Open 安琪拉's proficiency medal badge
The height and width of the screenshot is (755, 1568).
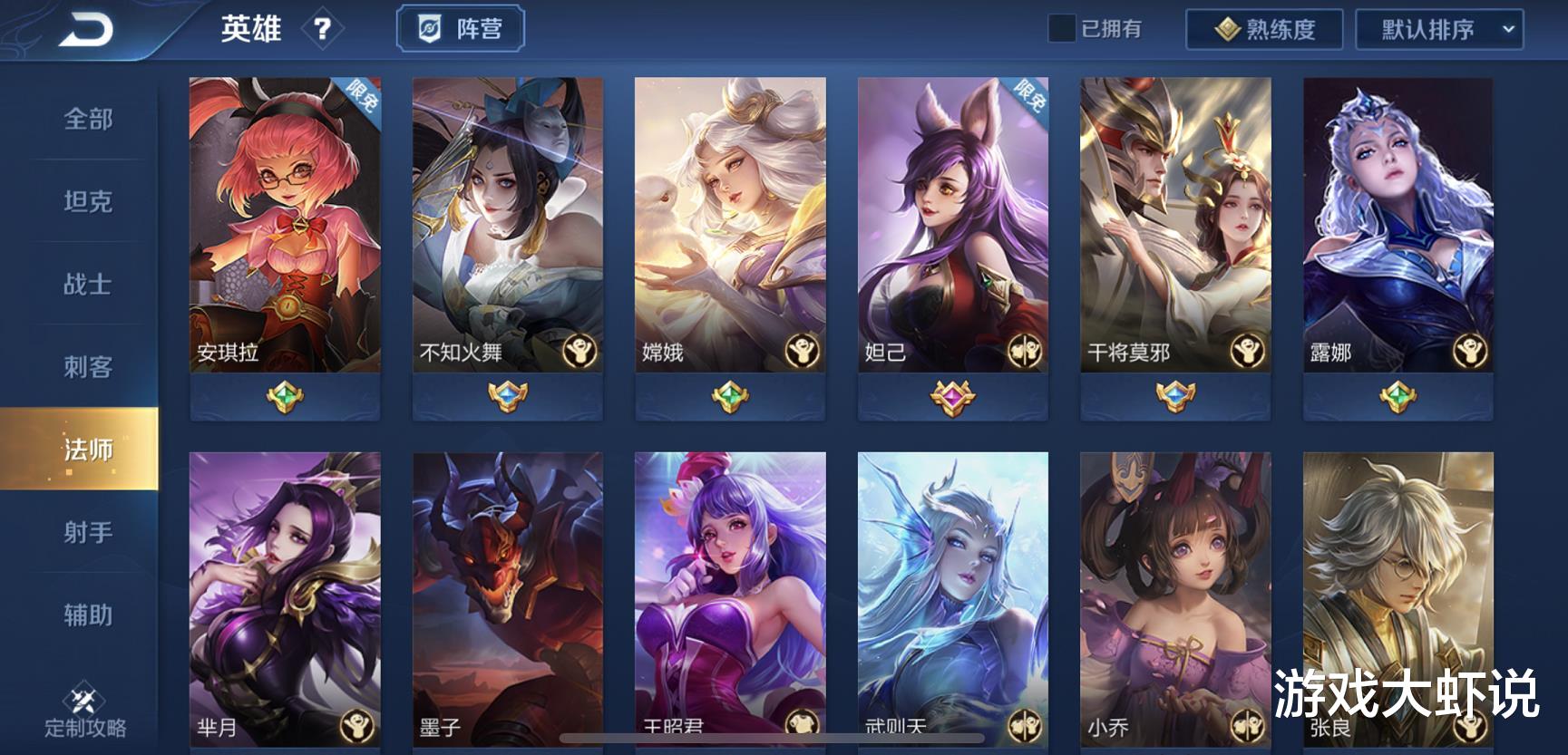coord(284,394)
